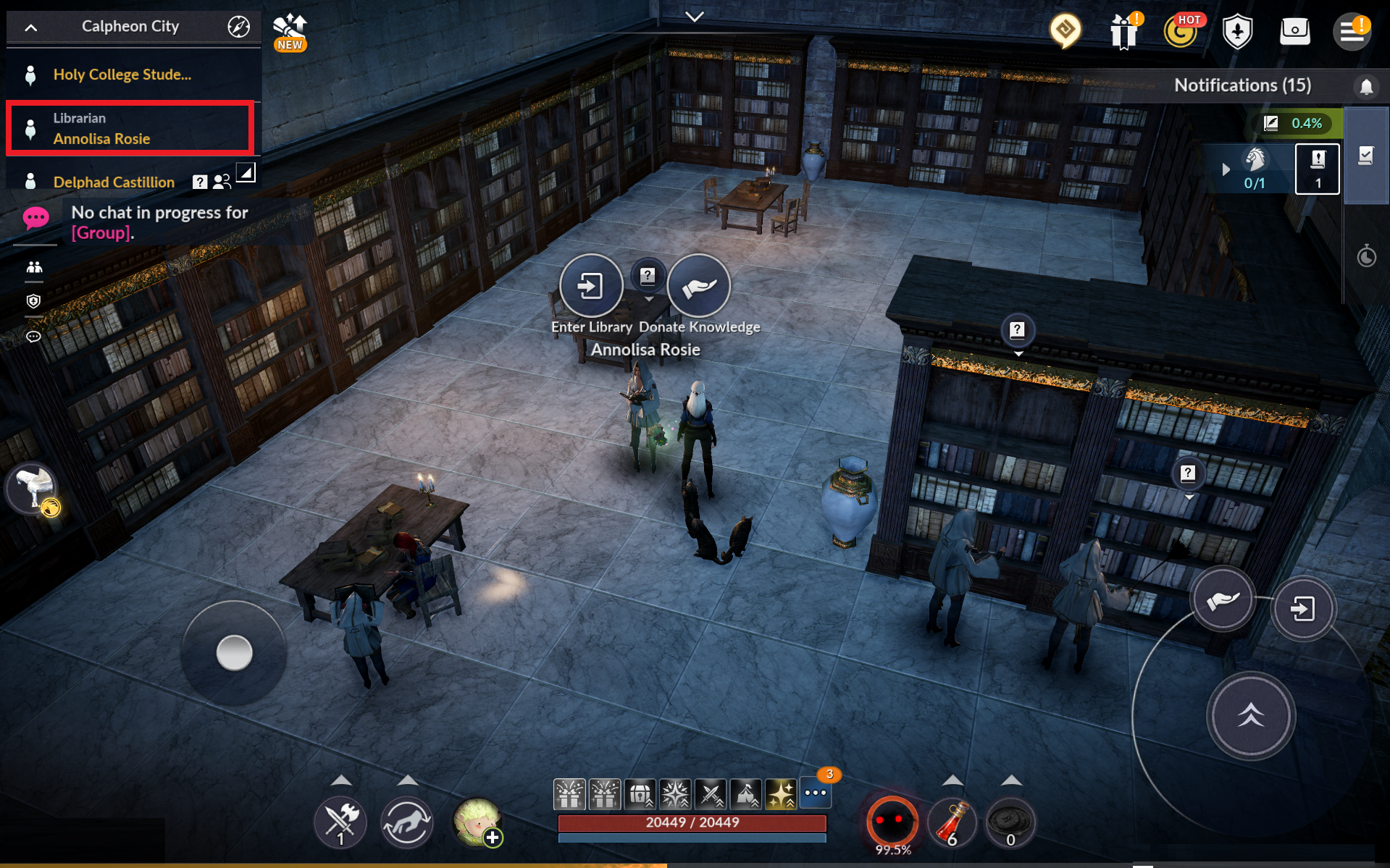1390x868 pixels.
Task: Open the NEW events icon
Action: (x=290, y=32)
